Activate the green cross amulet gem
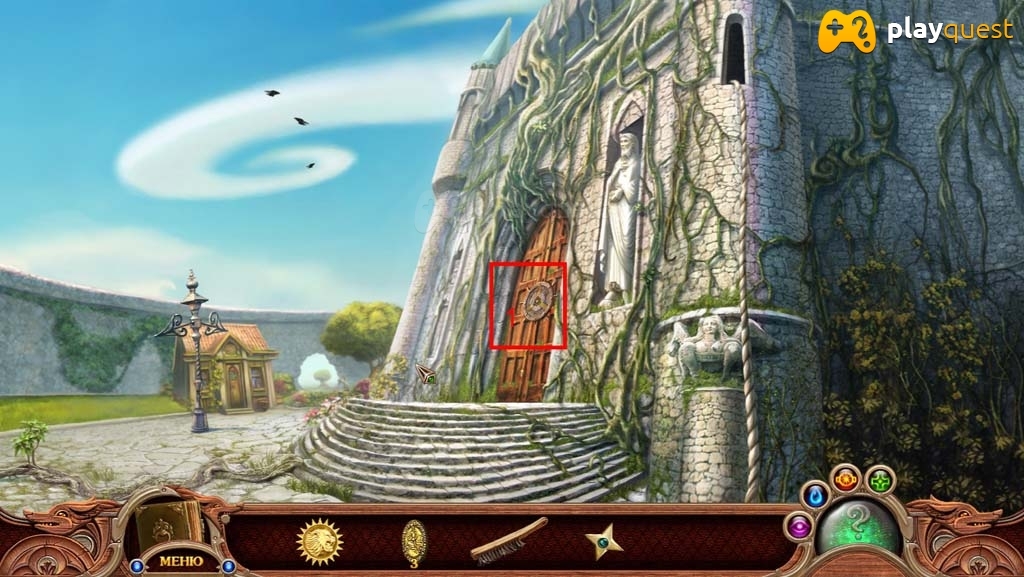The height and width of the screenshot is (577, 1024). pyautogui.click(x=880, y=480)
